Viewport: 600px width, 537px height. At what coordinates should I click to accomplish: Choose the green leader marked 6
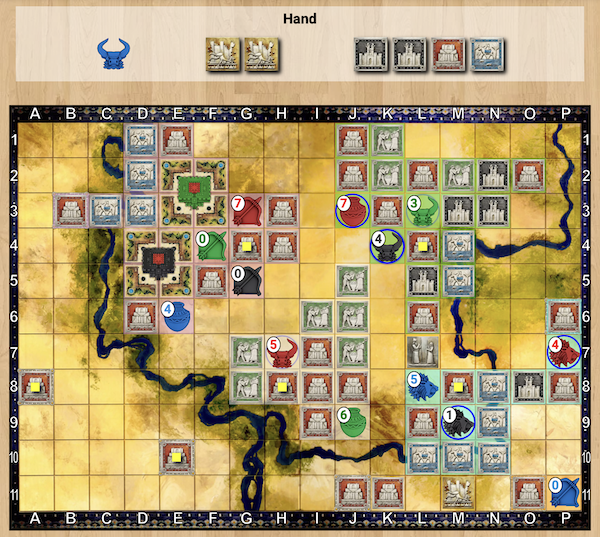coord(352,423)
